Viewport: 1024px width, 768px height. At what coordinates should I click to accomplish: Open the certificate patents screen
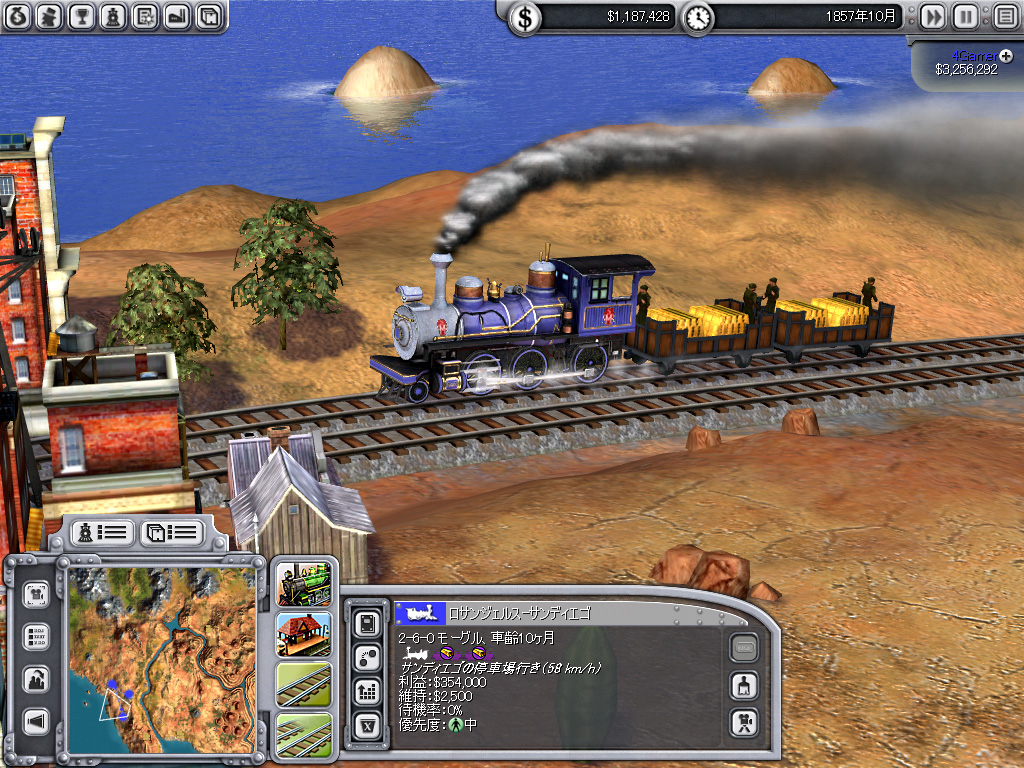click(145, 16)
